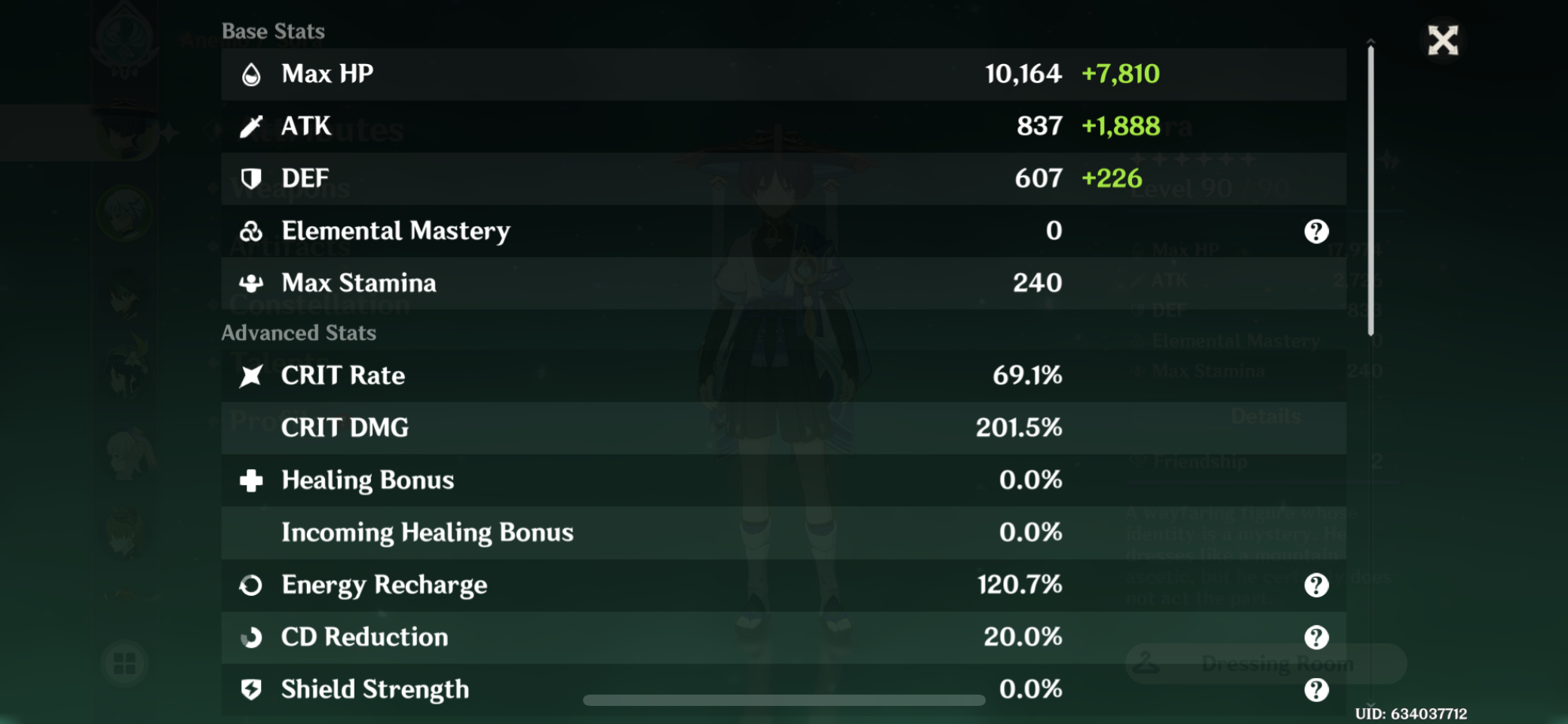The image size is (1568, 724).
Task: Click the CRIT Rate star icon
Action: 252,375
